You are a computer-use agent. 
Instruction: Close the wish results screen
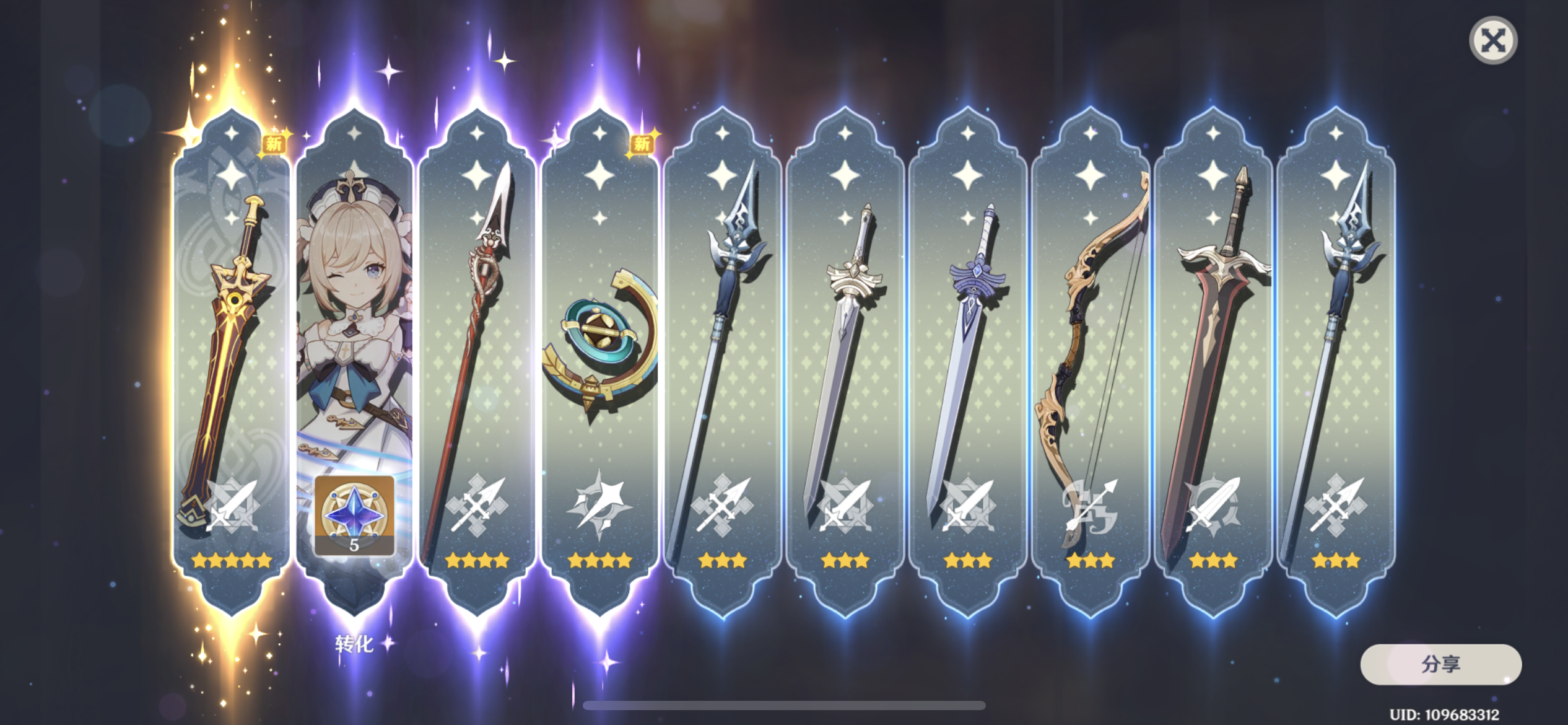point(1493,41)
